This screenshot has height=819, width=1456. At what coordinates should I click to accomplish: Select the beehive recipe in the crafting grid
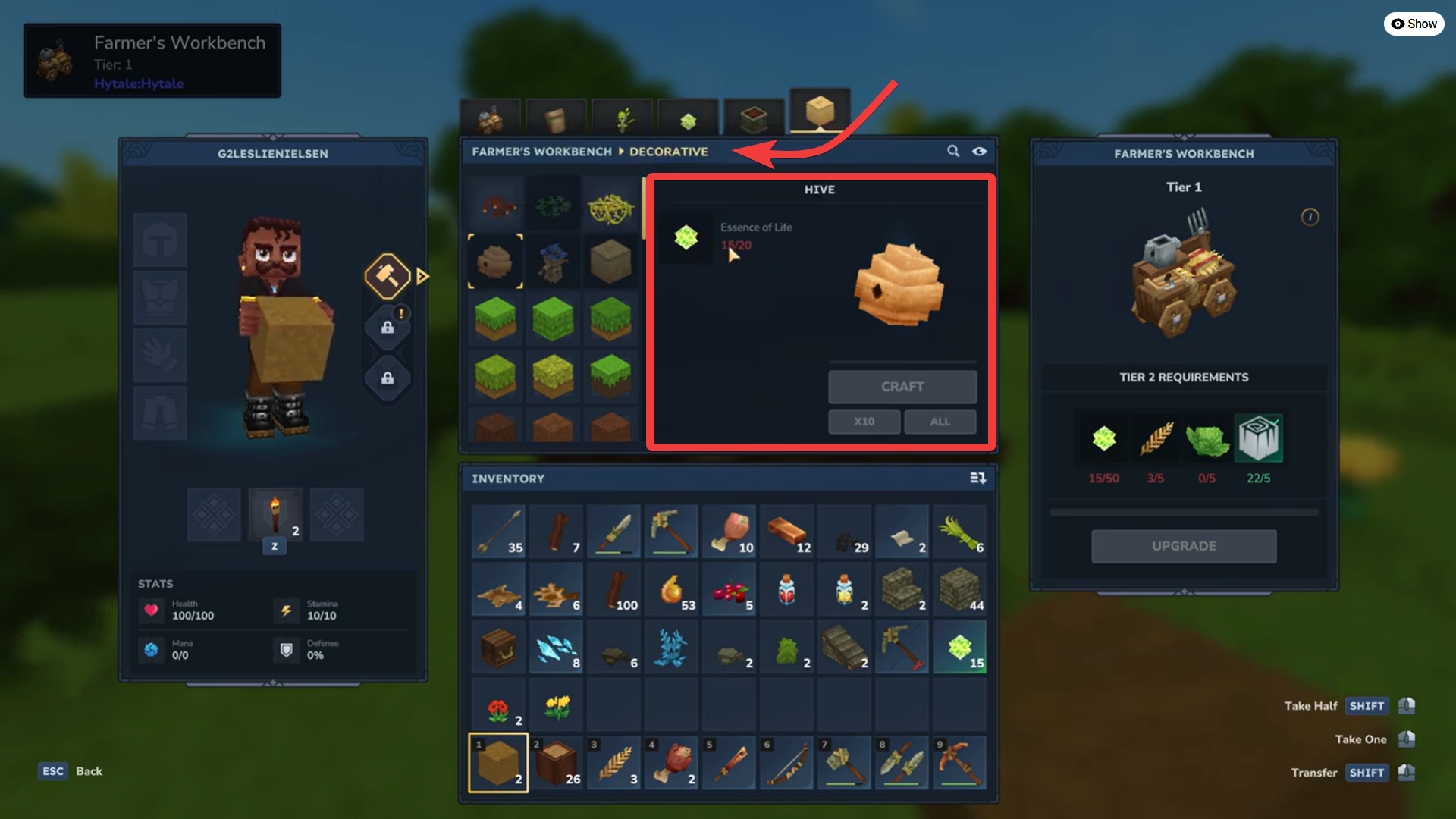click(495, 261)
